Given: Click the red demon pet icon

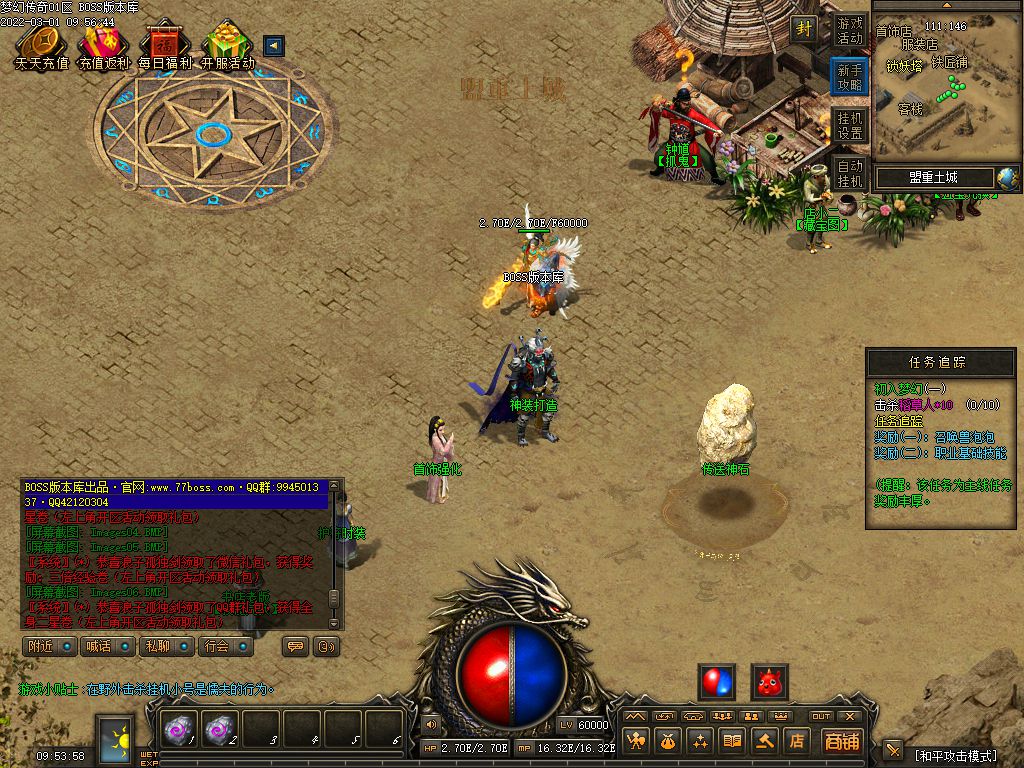Looking at the screenshot, I should (x=769, y=682).
